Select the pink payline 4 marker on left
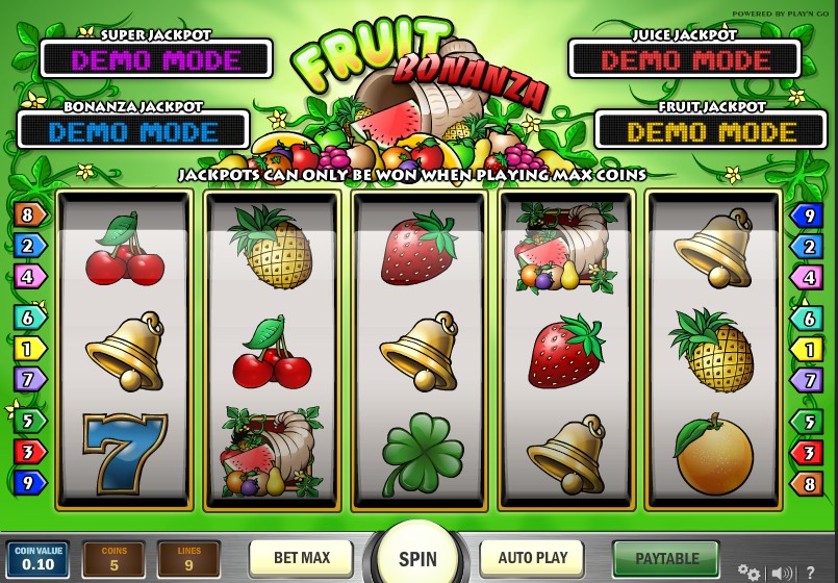Image resolution: width=838 pixels, height=583 pixels. pyautogui.click(x=28, y=276)
